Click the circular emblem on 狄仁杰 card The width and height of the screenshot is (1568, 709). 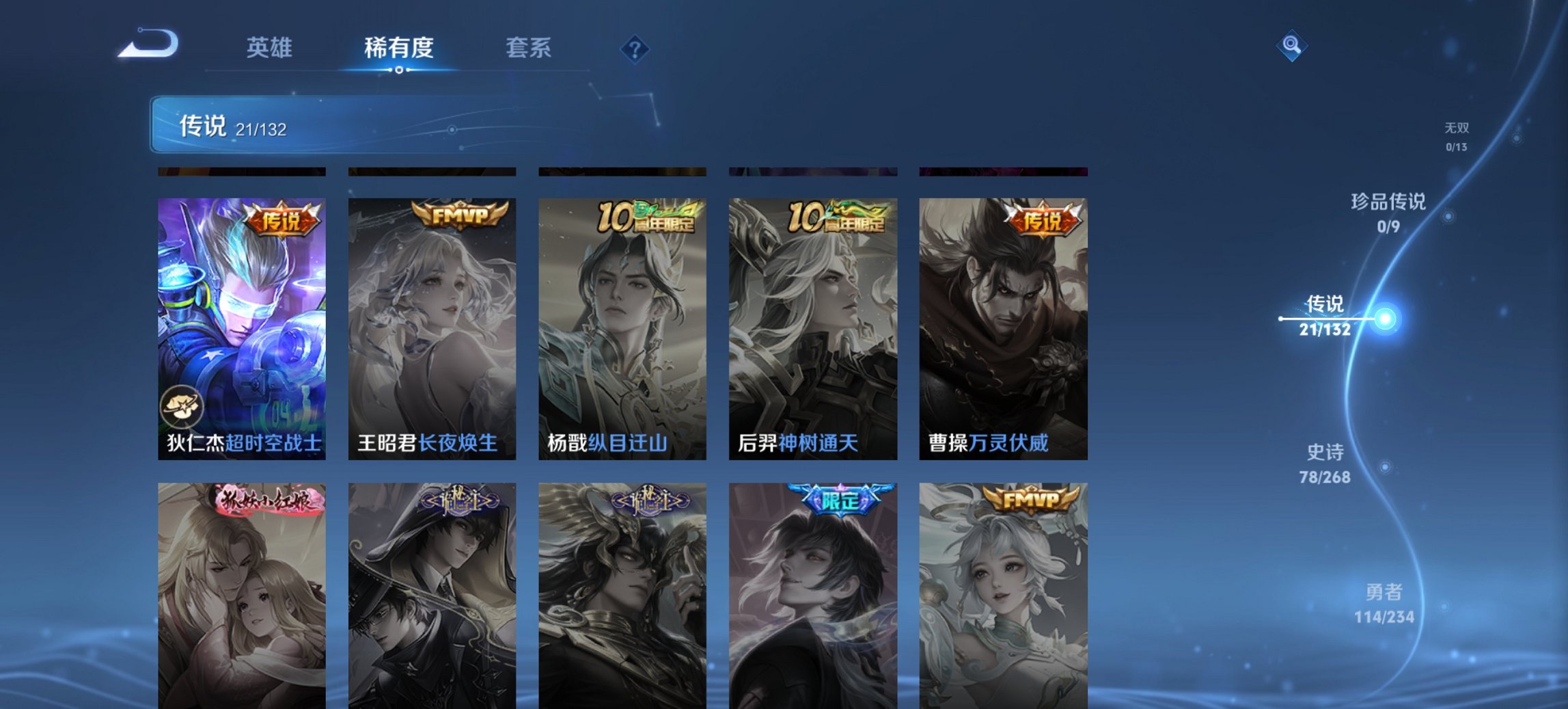[x=180, y=405]
